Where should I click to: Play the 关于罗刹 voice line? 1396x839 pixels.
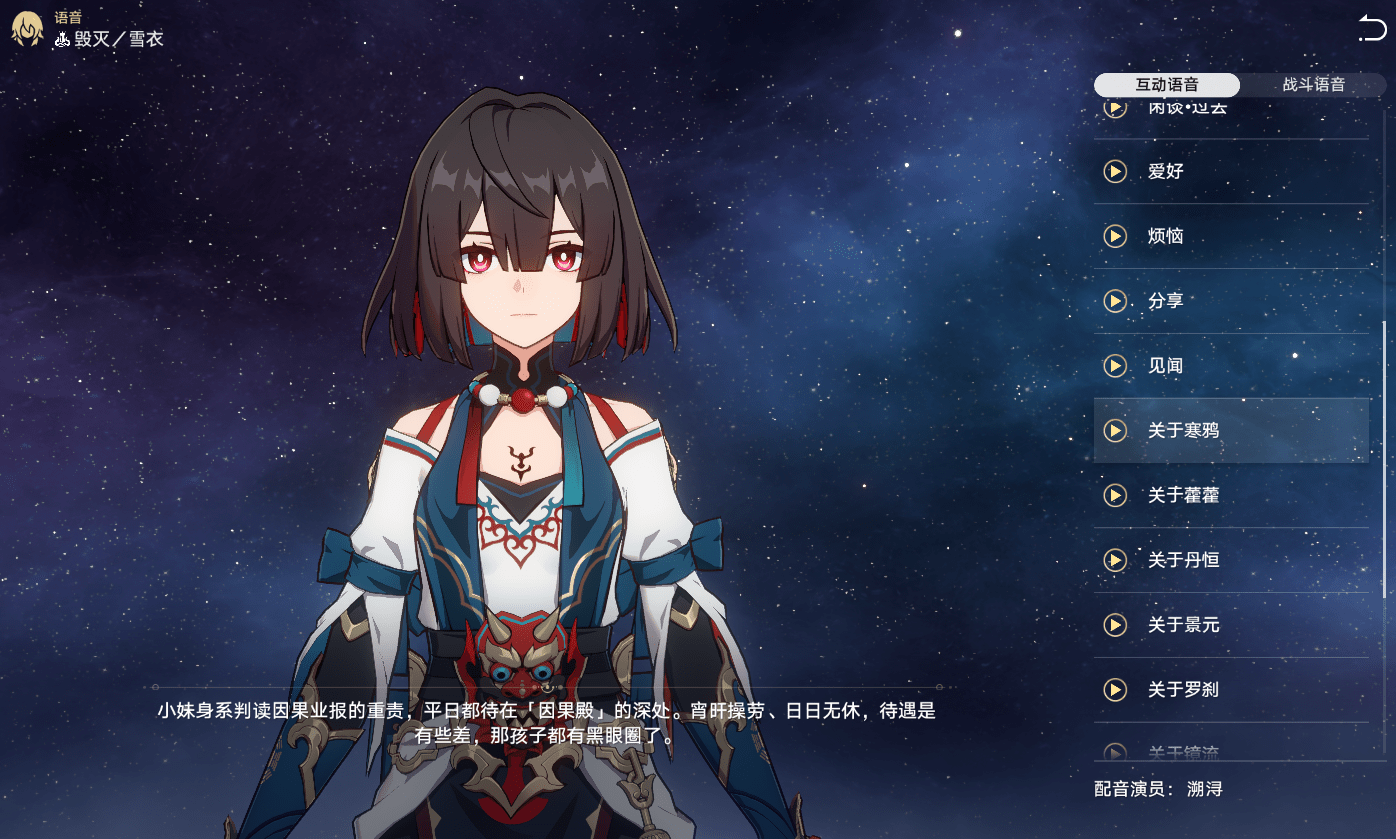click(1114, 690)
